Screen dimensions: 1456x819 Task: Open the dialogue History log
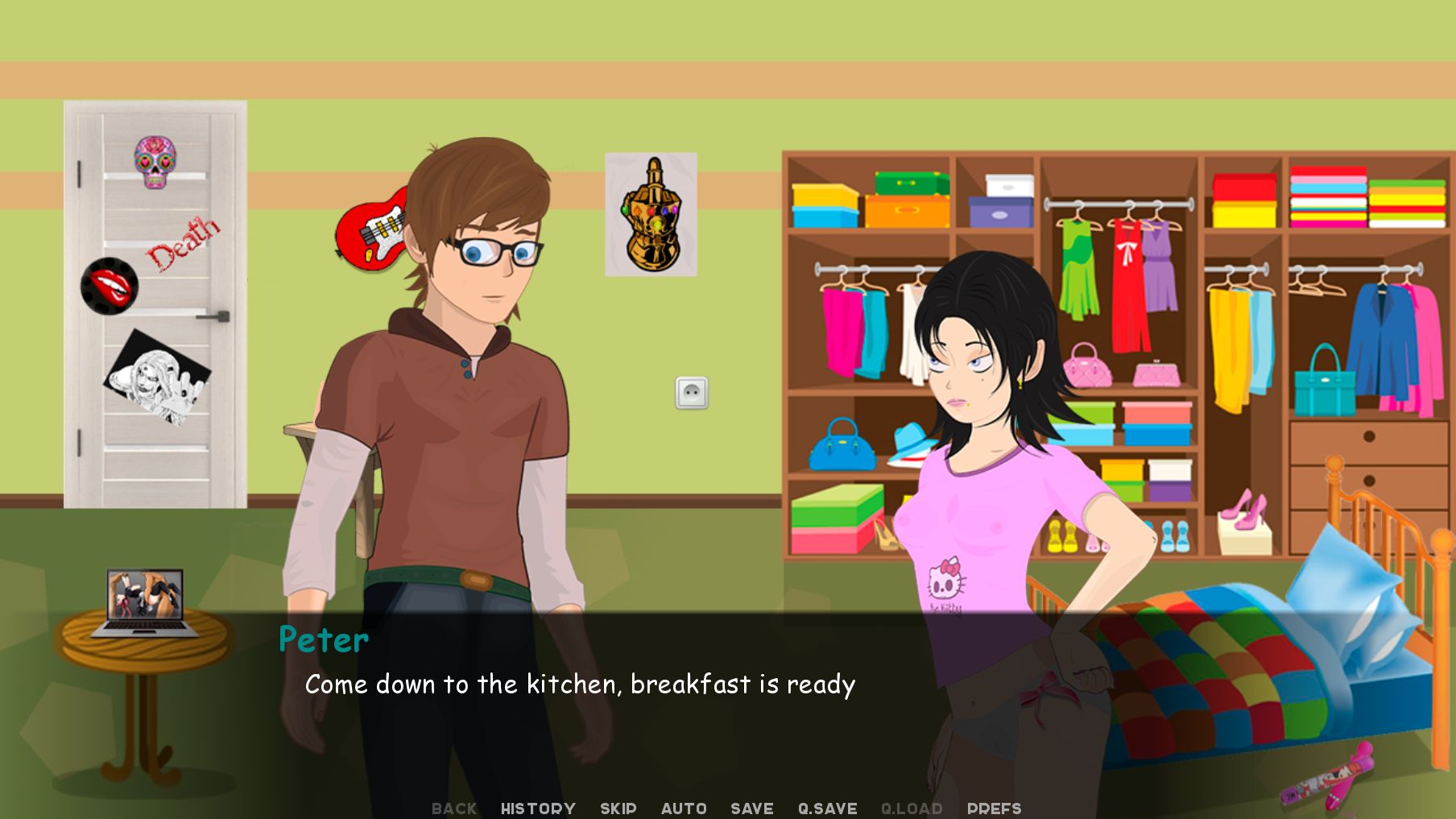coord(538,809)
